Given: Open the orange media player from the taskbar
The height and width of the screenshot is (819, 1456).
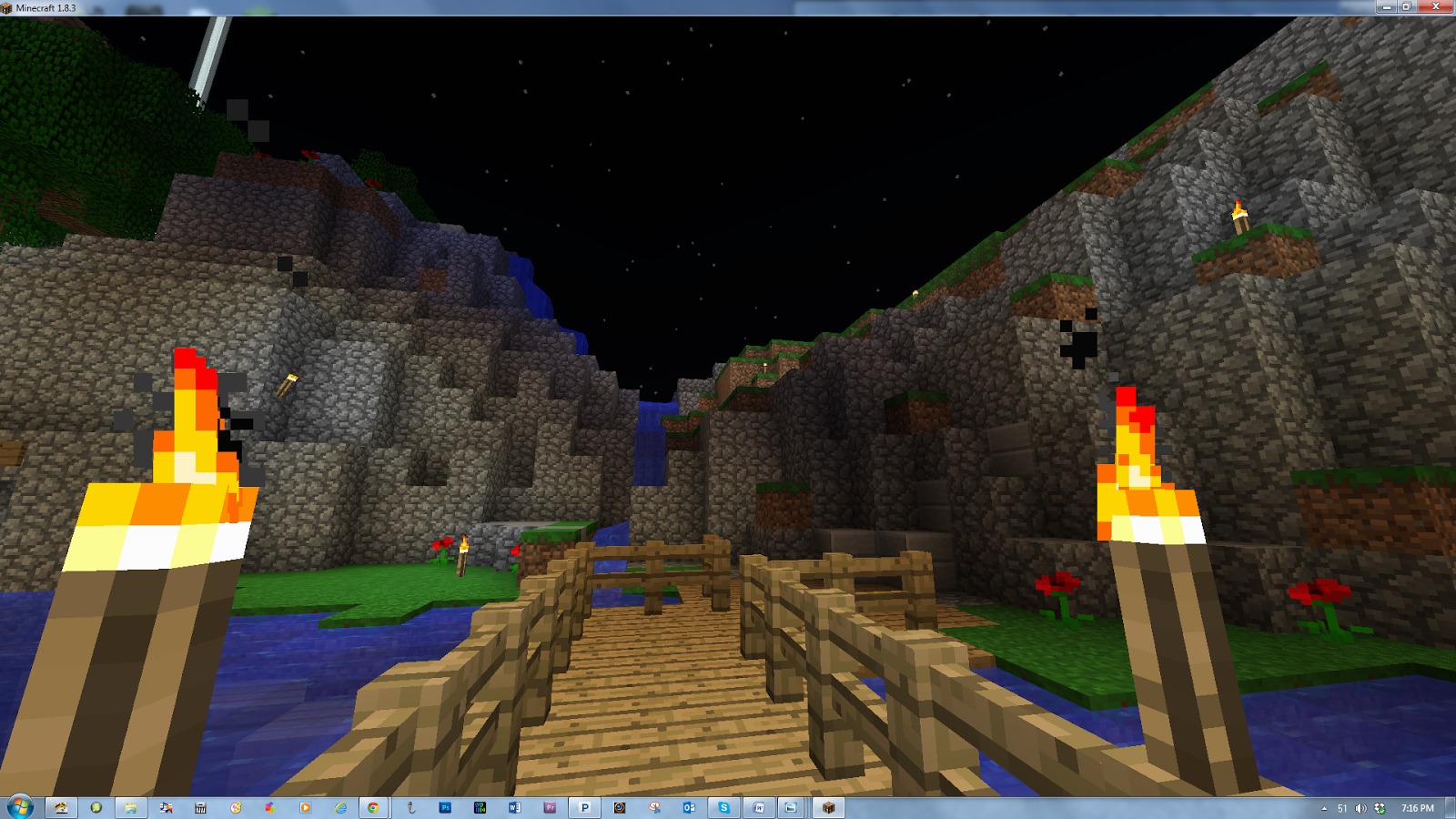Looking at the screenshot, I should coord(304,806).
